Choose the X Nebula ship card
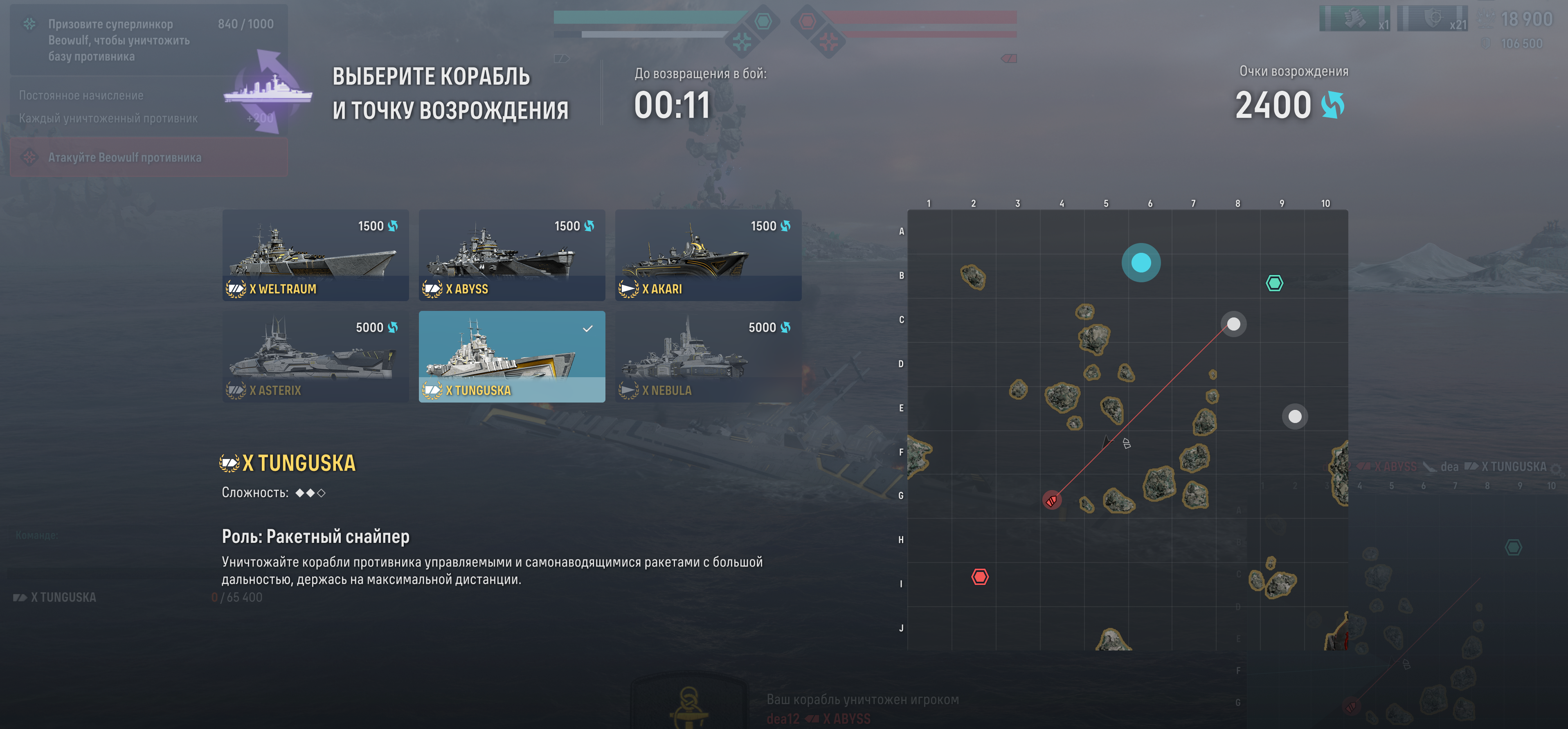 coord(708,357)
